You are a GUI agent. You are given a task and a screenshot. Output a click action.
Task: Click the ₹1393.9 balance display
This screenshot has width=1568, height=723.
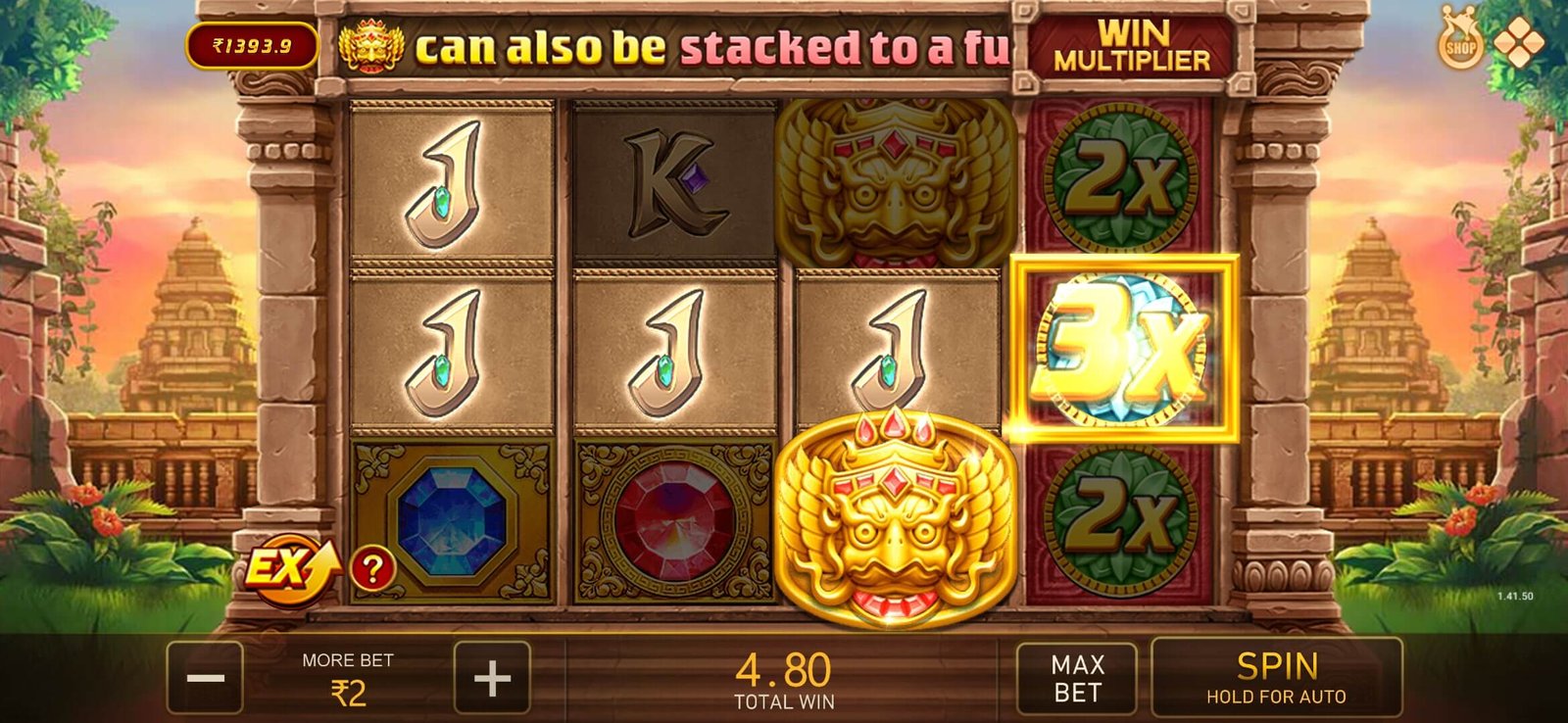[251, 44]
